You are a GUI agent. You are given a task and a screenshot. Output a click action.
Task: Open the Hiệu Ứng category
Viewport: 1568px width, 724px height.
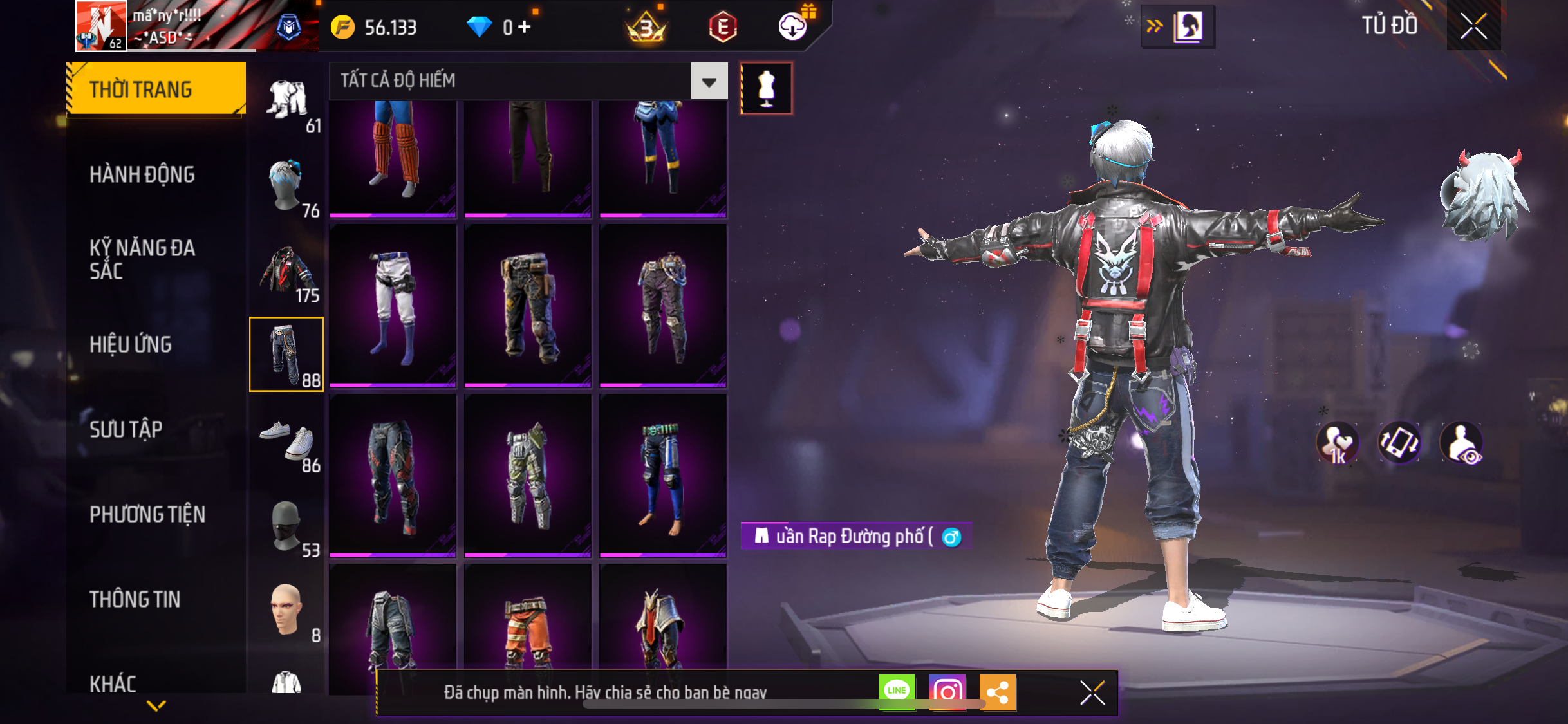pos(131,344)
